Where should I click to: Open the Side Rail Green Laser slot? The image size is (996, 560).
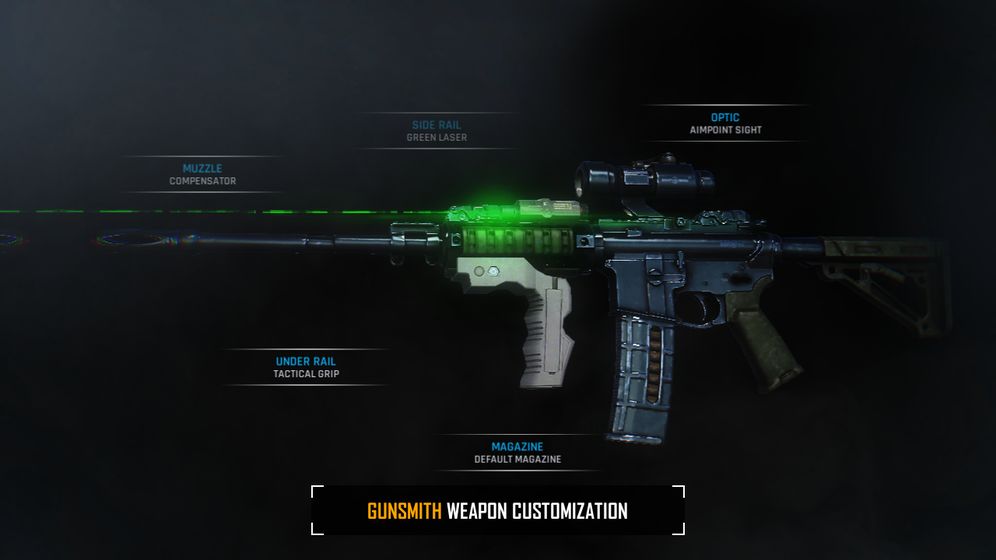point(436,131)
